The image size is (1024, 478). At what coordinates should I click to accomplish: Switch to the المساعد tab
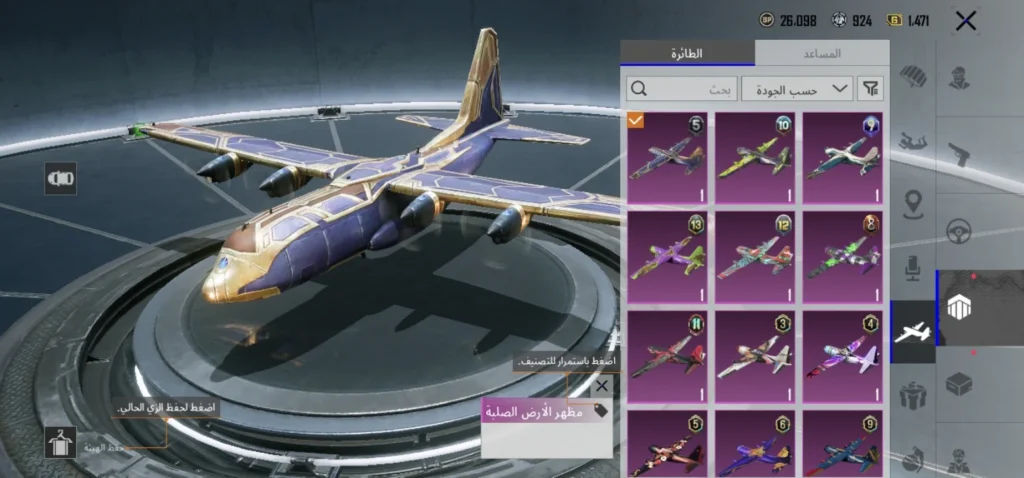(x=822, y=53)
